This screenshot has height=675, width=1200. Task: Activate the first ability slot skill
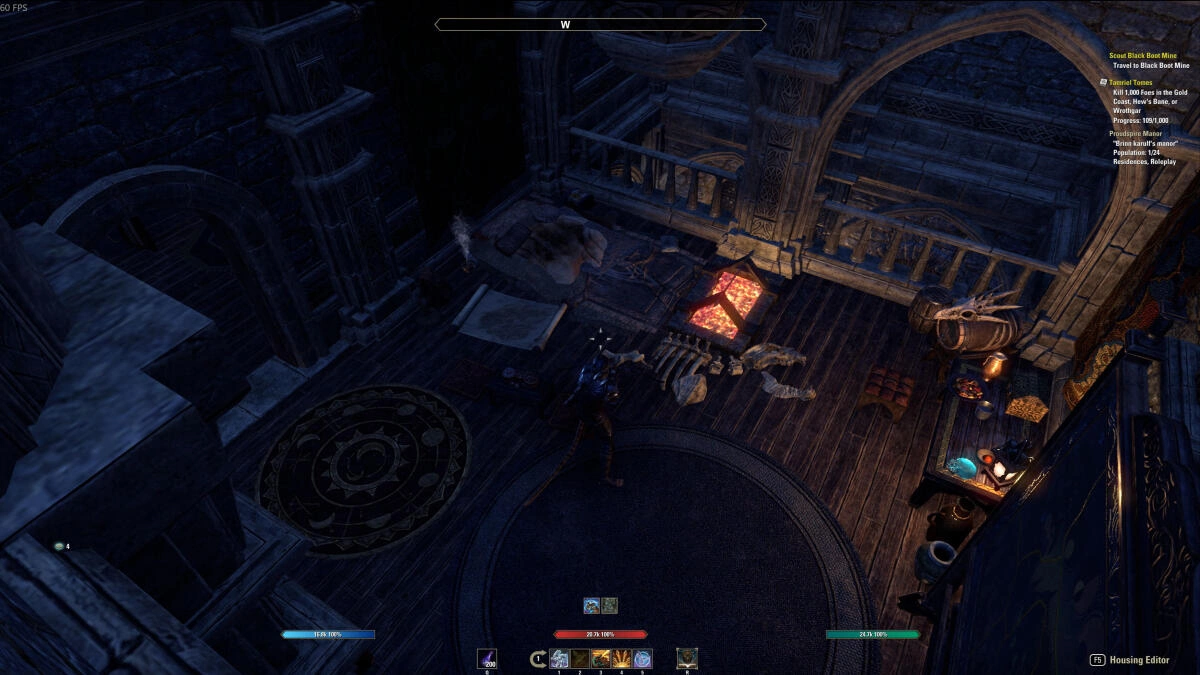559,658
